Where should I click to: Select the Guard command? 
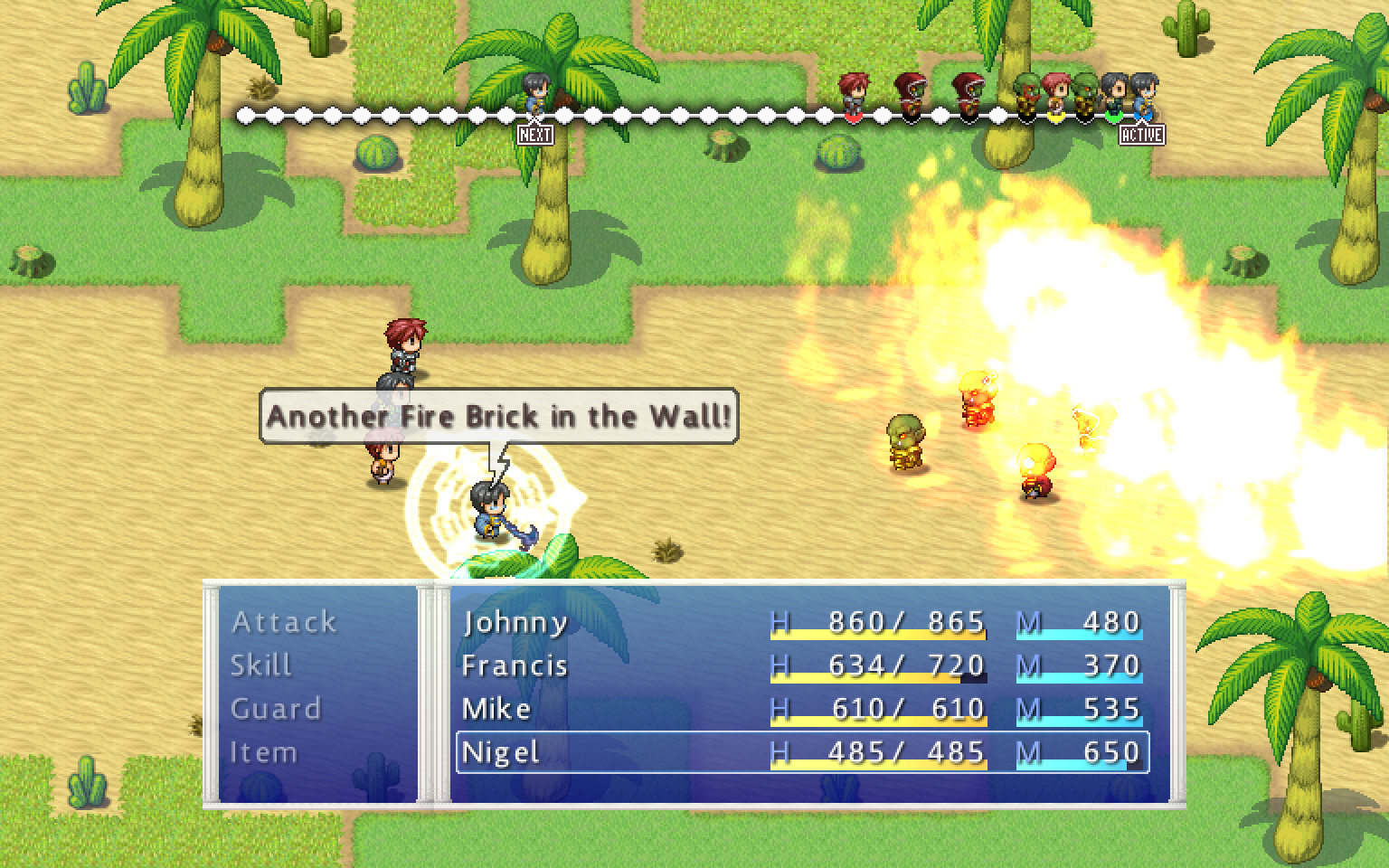276,709
